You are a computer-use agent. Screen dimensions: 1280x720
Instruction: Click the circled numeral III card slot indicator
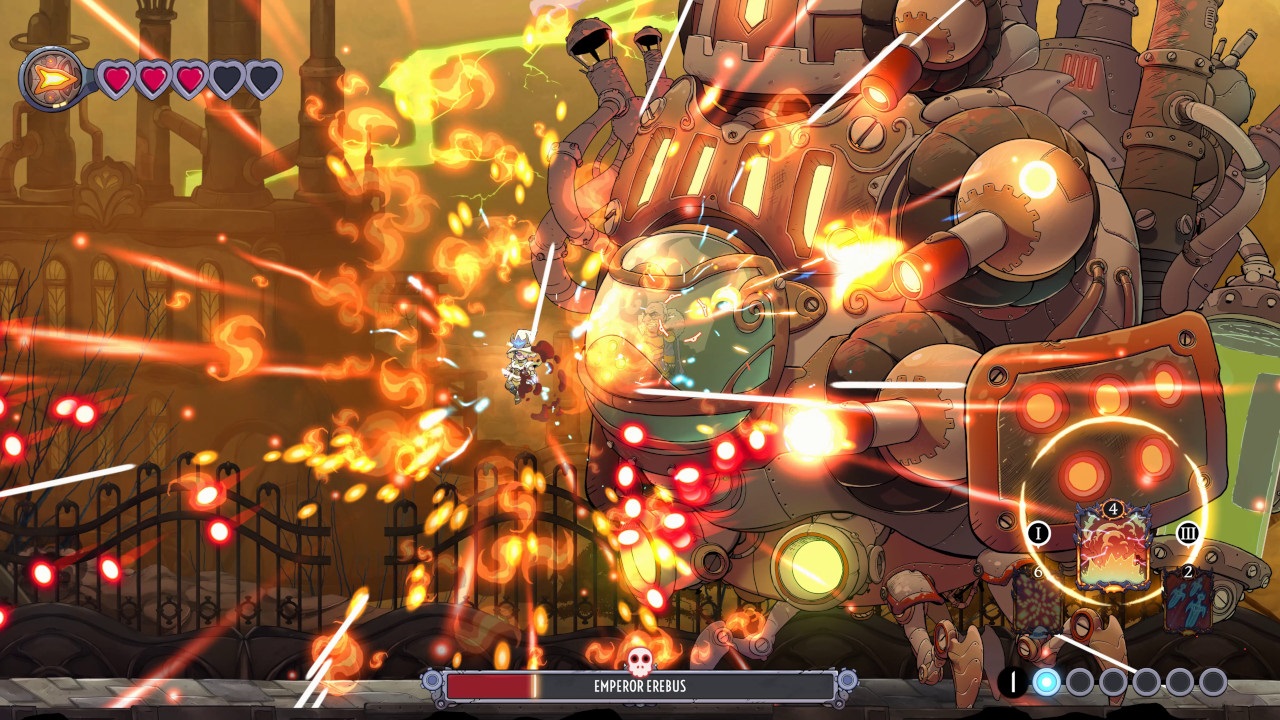[1188, 533]
